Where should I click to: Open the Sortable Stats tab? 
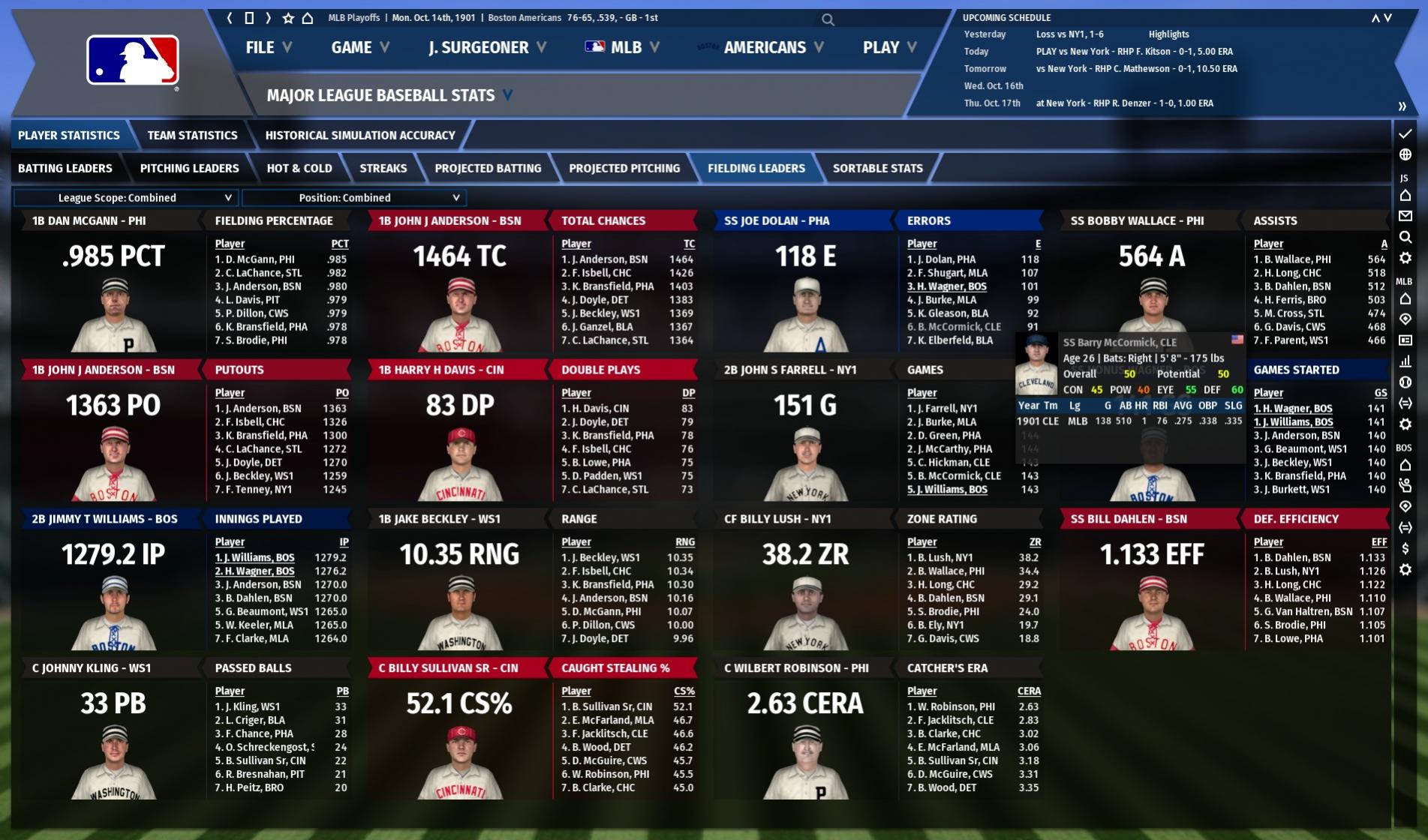[x=877, y=169]
